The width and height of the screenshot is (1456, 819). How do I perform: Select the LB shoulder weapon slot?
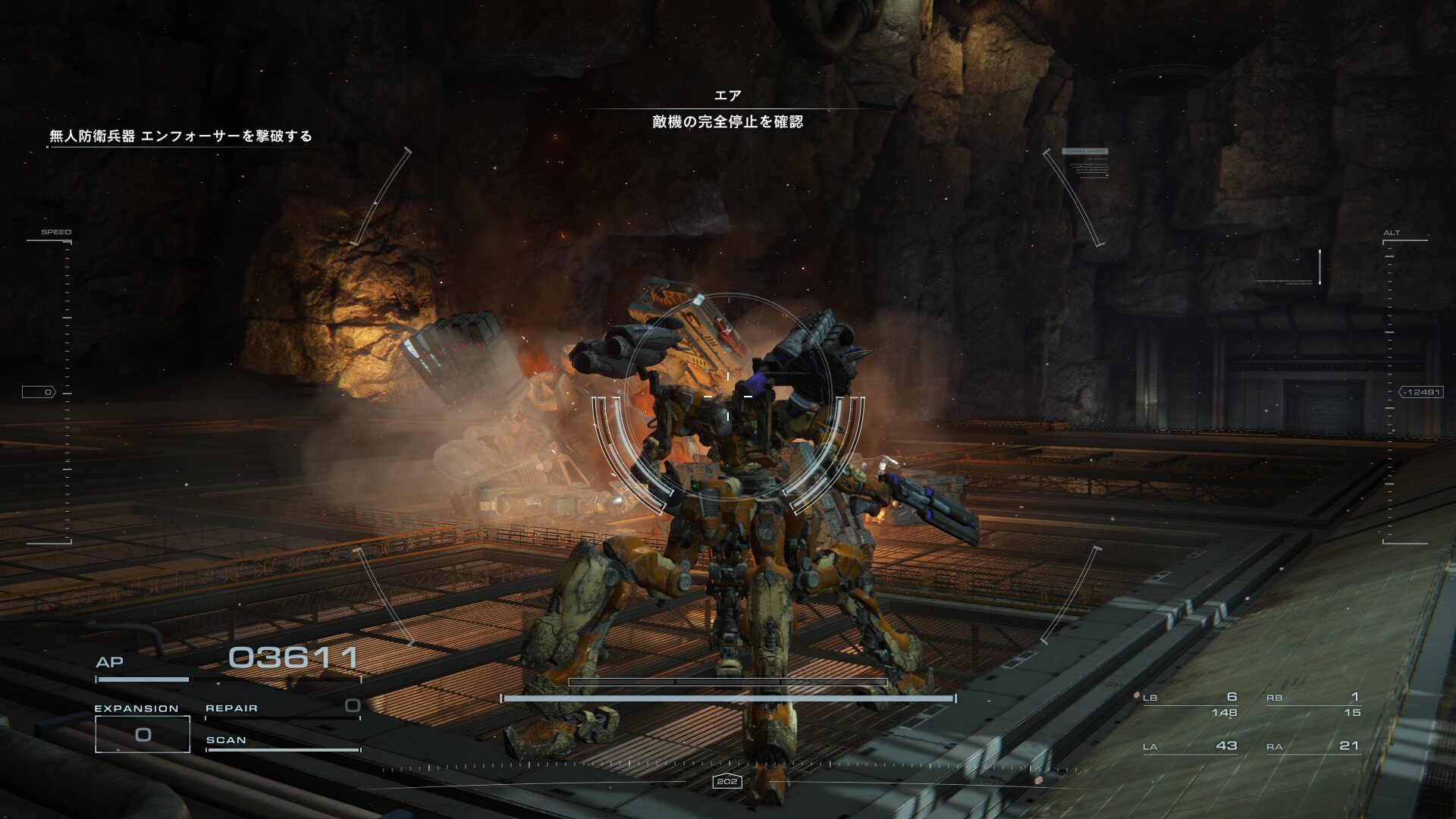(x=1191, y=704)
